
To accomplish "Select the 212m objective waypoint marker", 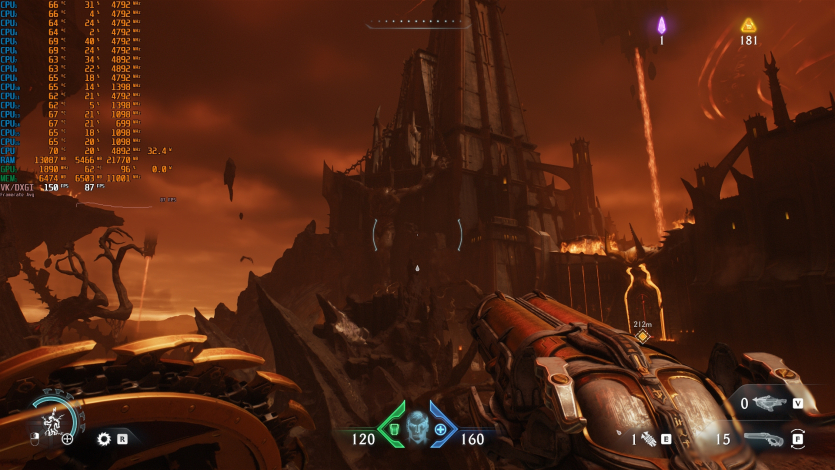I will pyautogui.click(x=643, y=336).
